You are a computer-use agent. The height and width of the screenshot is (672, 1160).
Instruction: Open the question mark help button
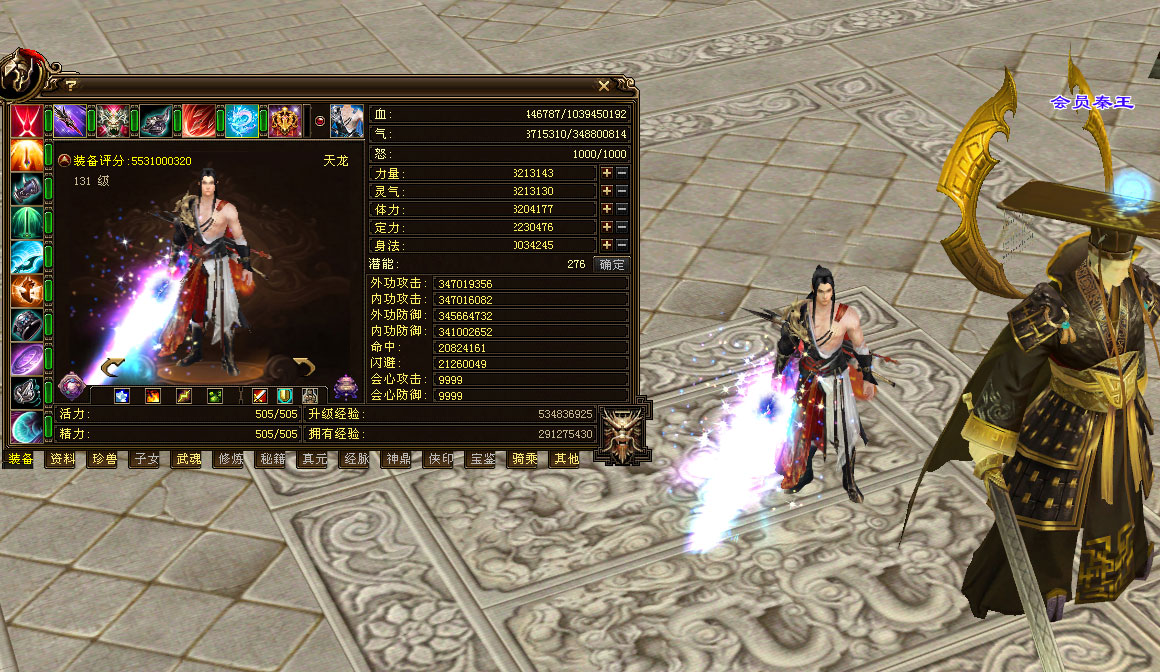71,86
